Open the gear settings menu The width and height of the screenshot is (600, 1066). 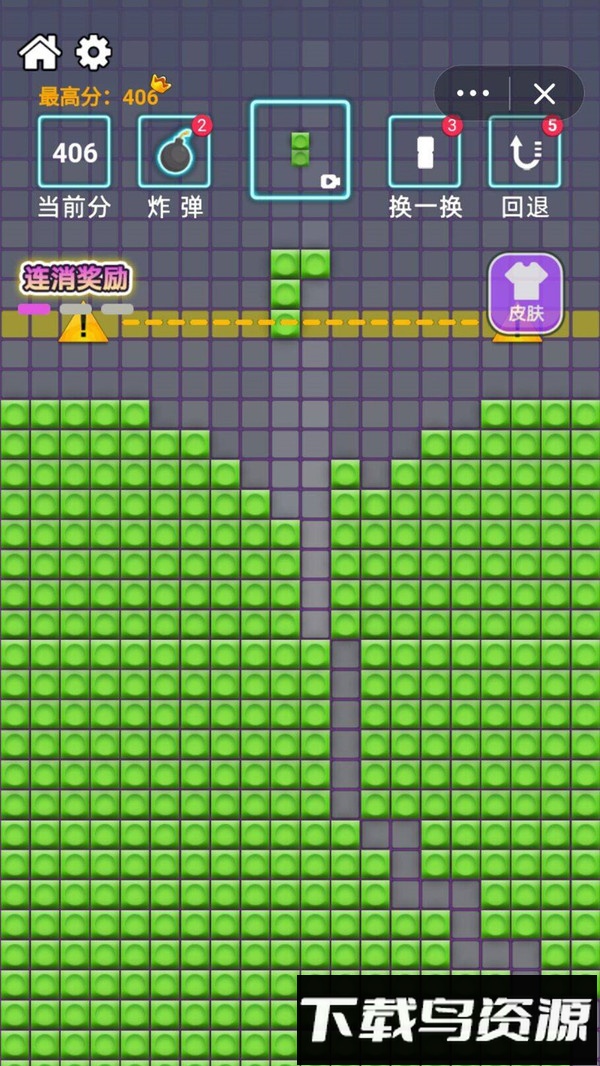94,52
